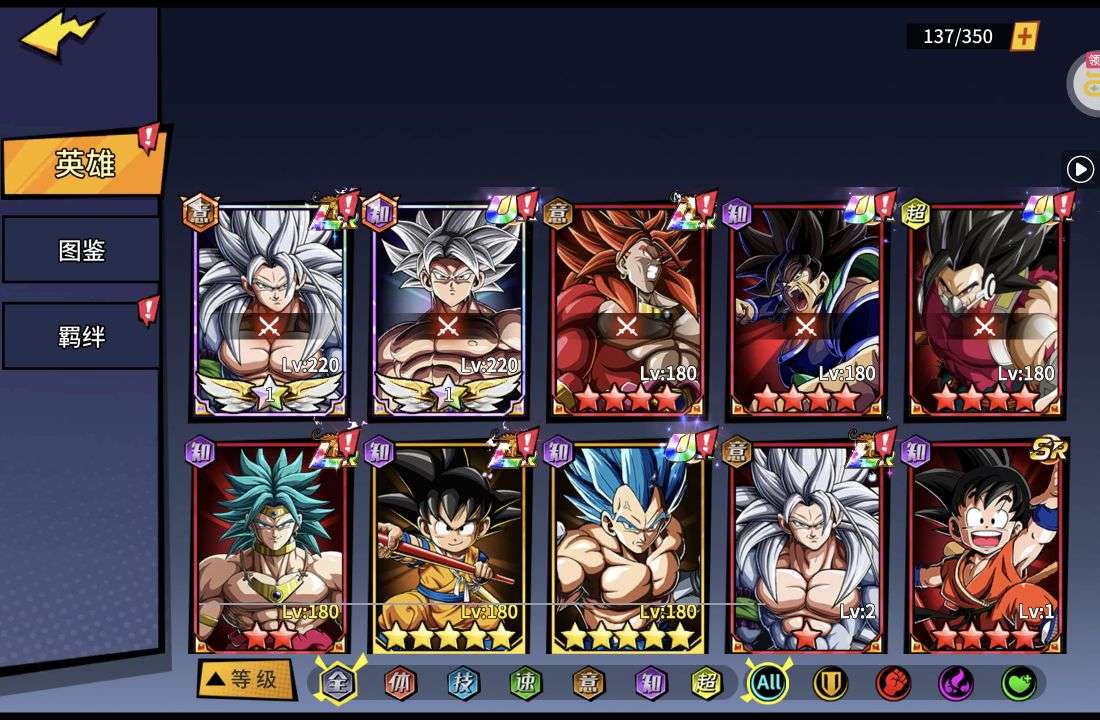Filter heroes by 全 (all types)

338,684
